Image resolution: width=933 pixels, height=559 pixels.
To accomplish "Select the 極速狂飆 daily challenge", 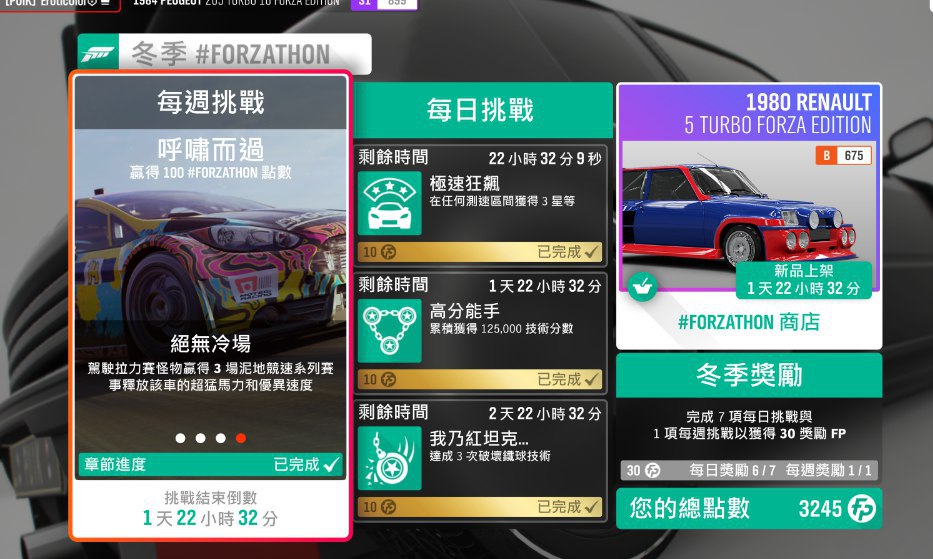I will click(x=481, y=205).
